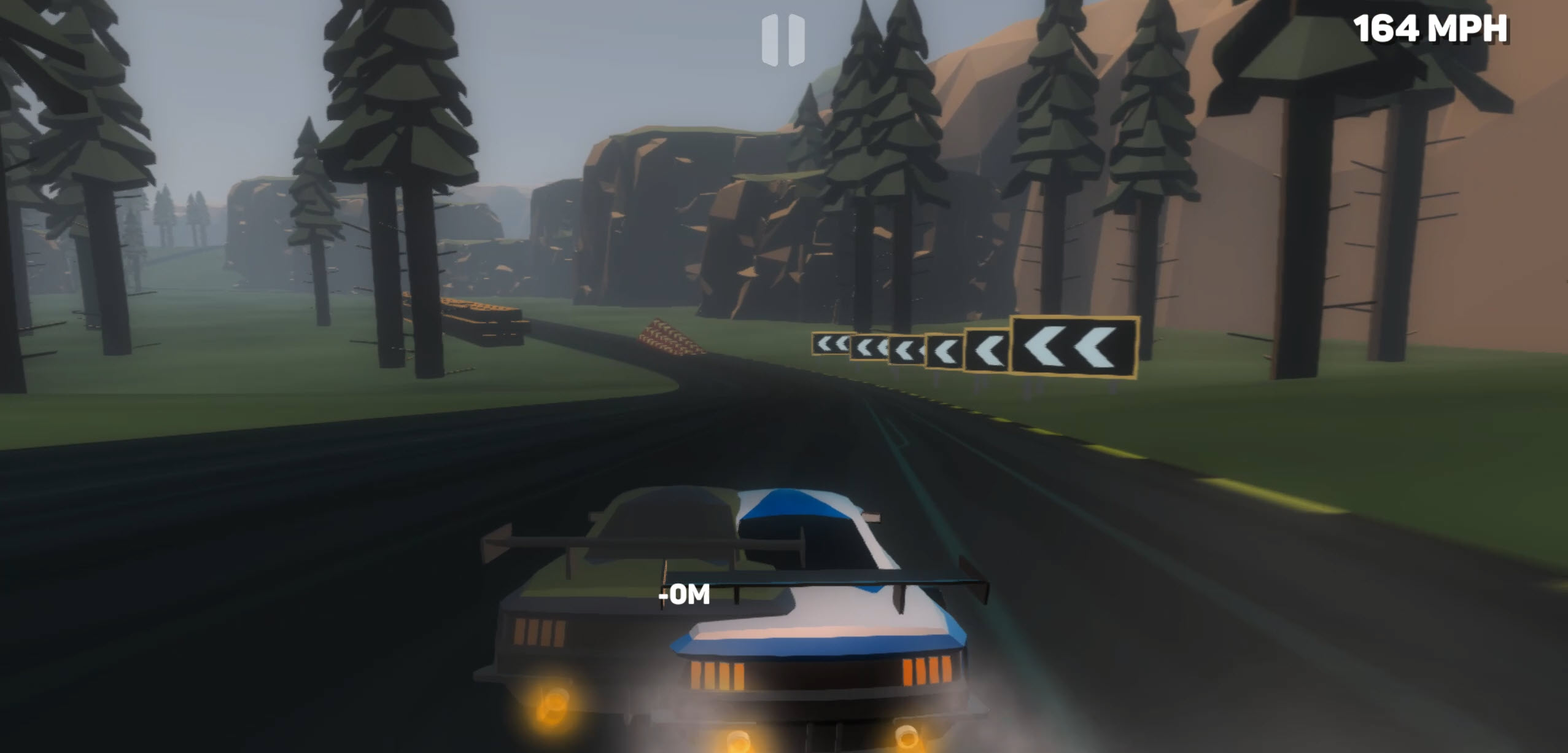Select the pause button's left bar

pyautogui.click(x=769, y=40)
